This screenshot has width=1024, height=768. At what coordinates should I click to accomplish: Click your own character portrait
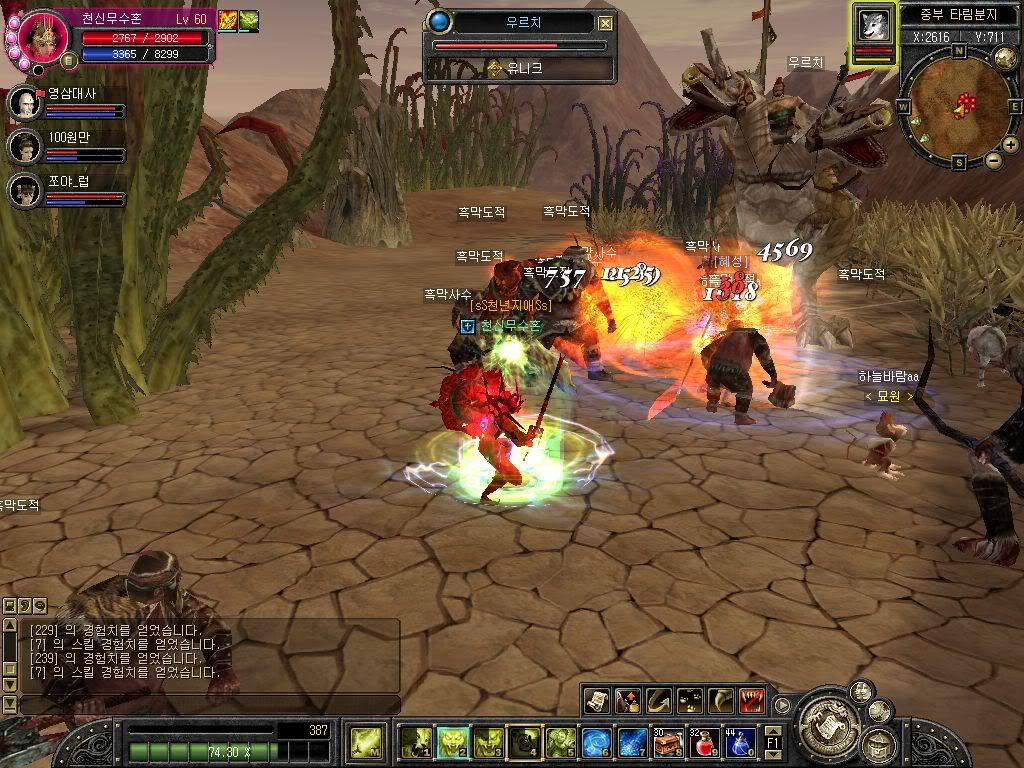pos(43,36)
